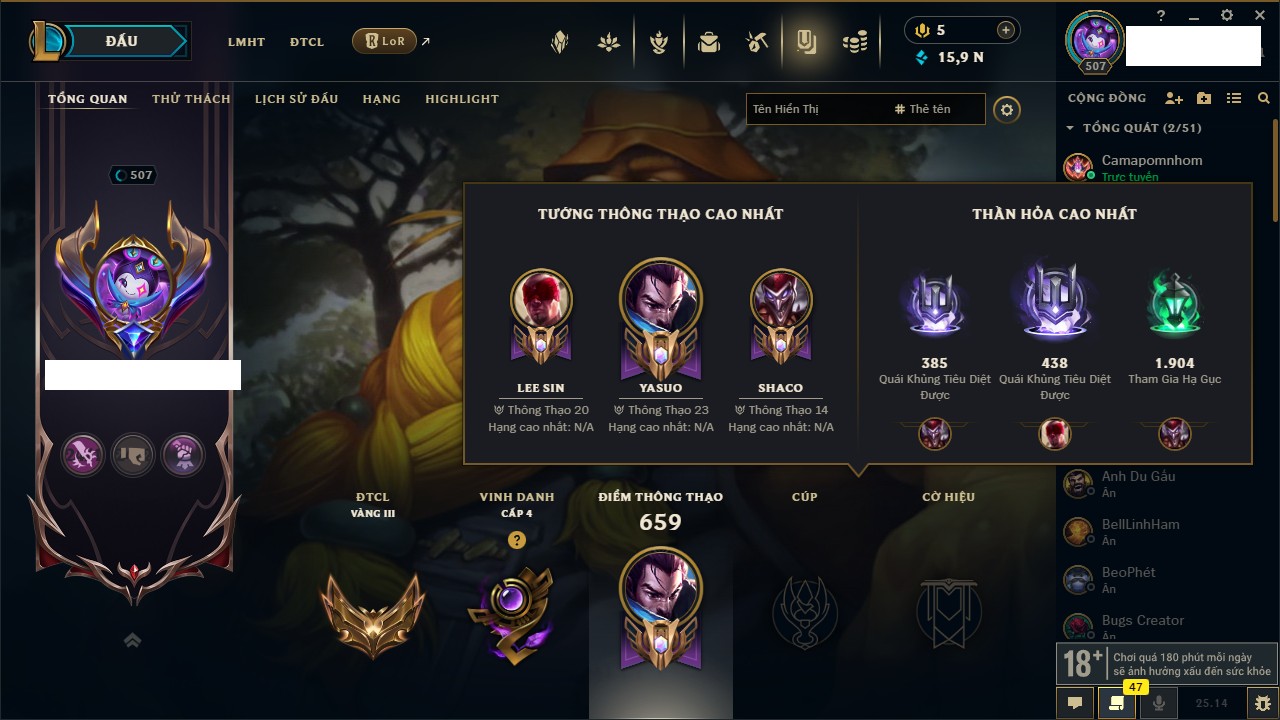1280x720 pixels.
Task: Open the LMHT game section
Action: tap(246, 42)
